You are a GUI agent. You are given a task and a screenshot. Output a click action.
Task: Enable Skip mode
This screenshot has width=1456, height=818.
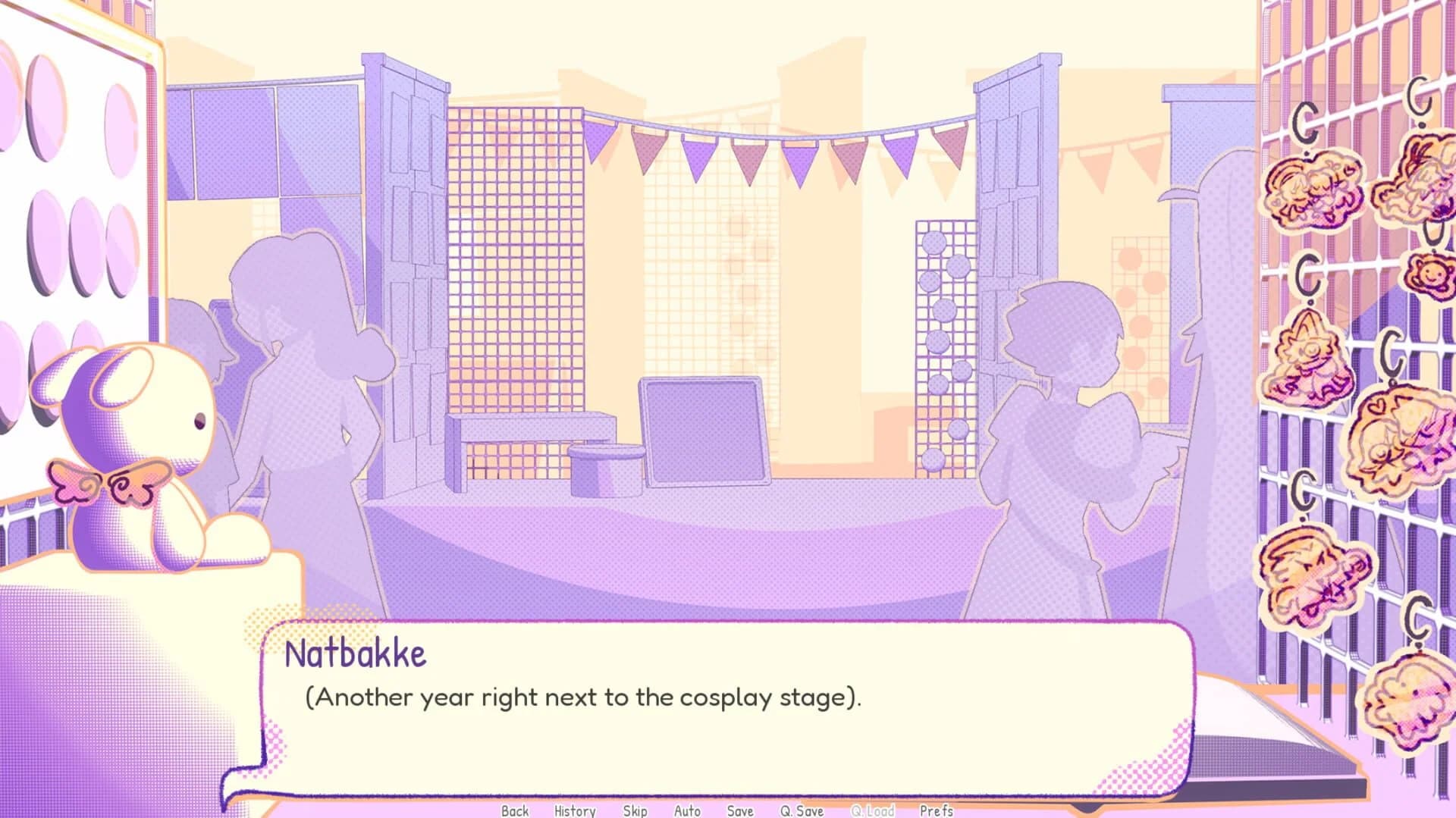635,810
